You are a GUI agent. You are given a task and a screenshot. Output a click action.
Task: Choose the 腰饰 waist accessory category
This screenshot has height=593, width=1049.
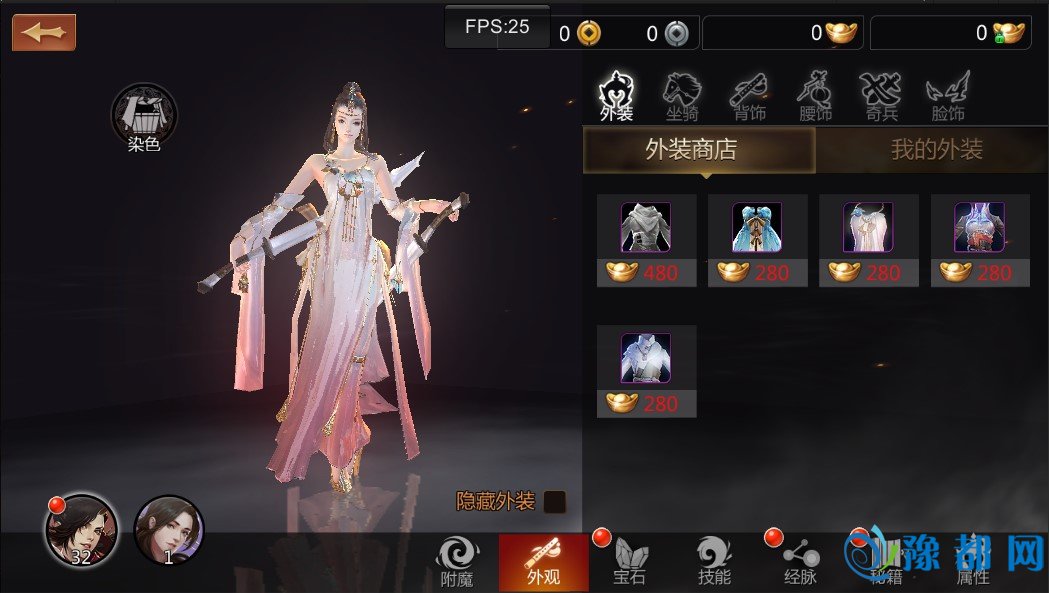(x=815, y=97)
